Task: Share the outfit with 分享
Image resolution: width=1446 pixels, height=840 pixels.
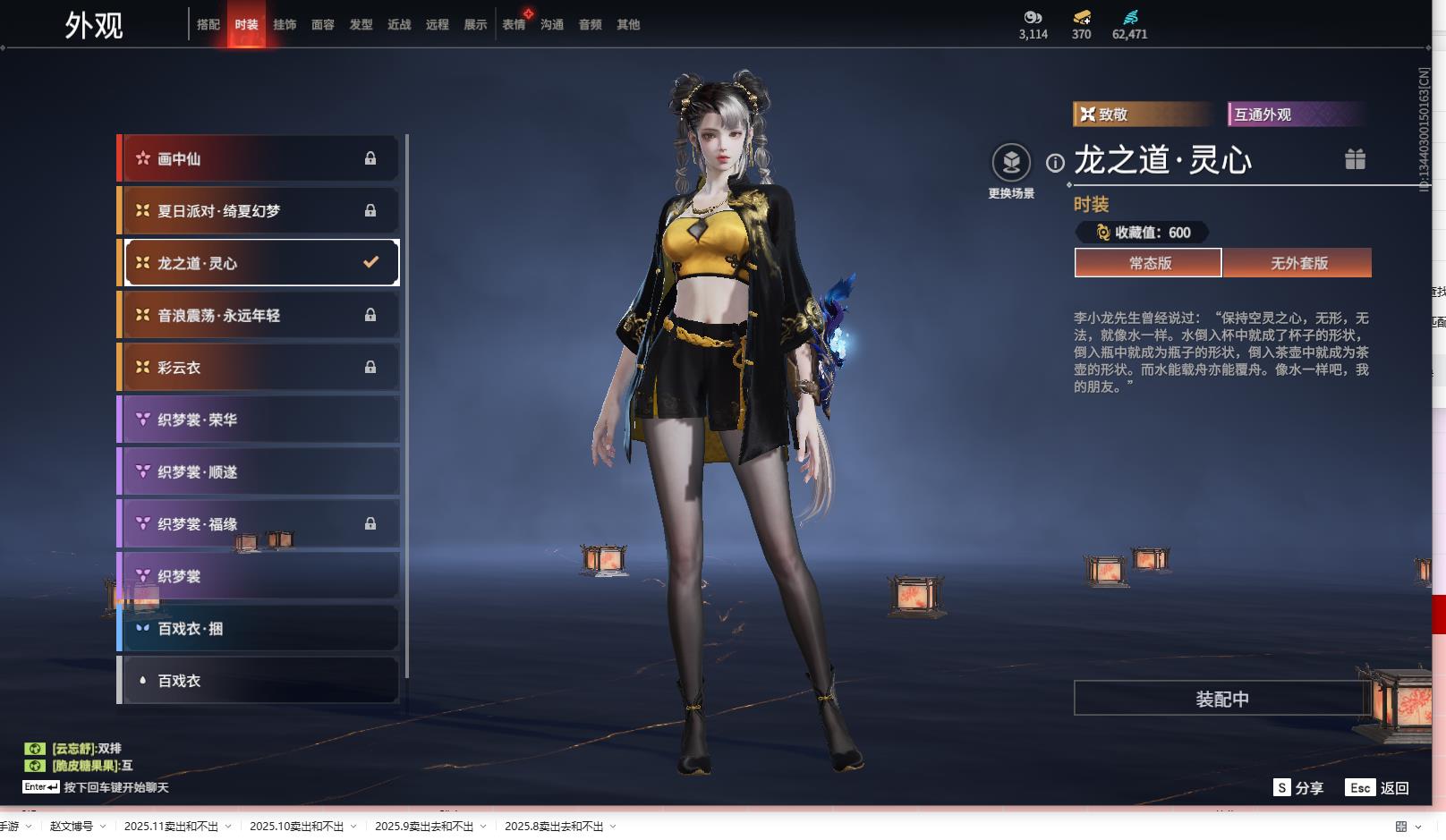Action: (1298, 788)
